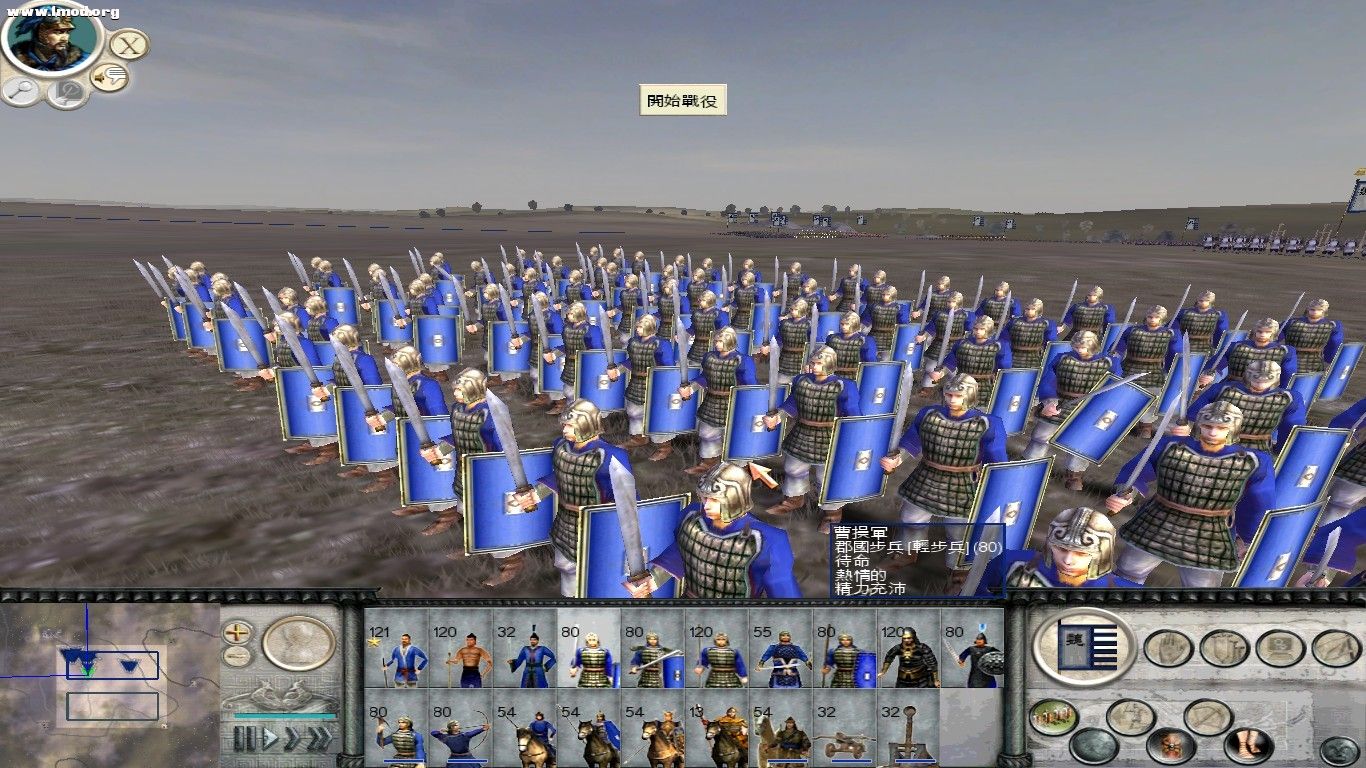
Task: Select the general's portrait in the top-left
Action: tap(48, 45)
